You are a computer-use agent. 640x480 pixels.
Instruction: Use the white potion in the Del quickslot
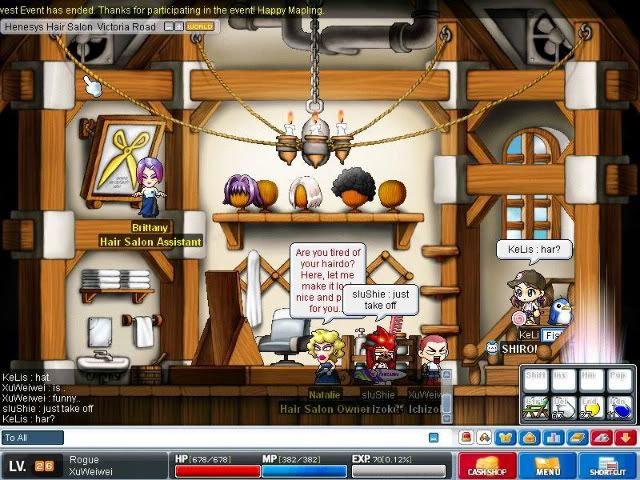click(x=565, y=408)
